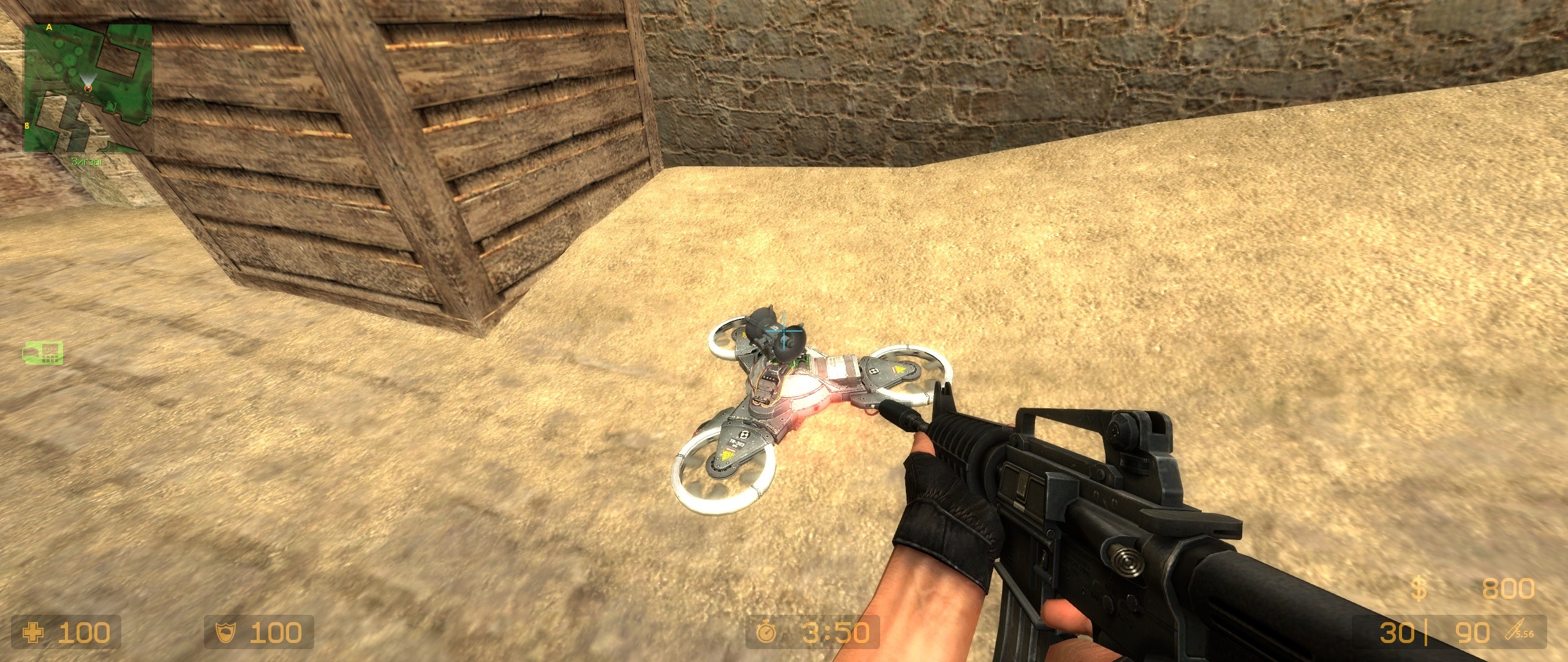This screenshot has height=662, width=1568.
Task: Click bombsite B marker on the radar
Action: [x=26, y=126]
